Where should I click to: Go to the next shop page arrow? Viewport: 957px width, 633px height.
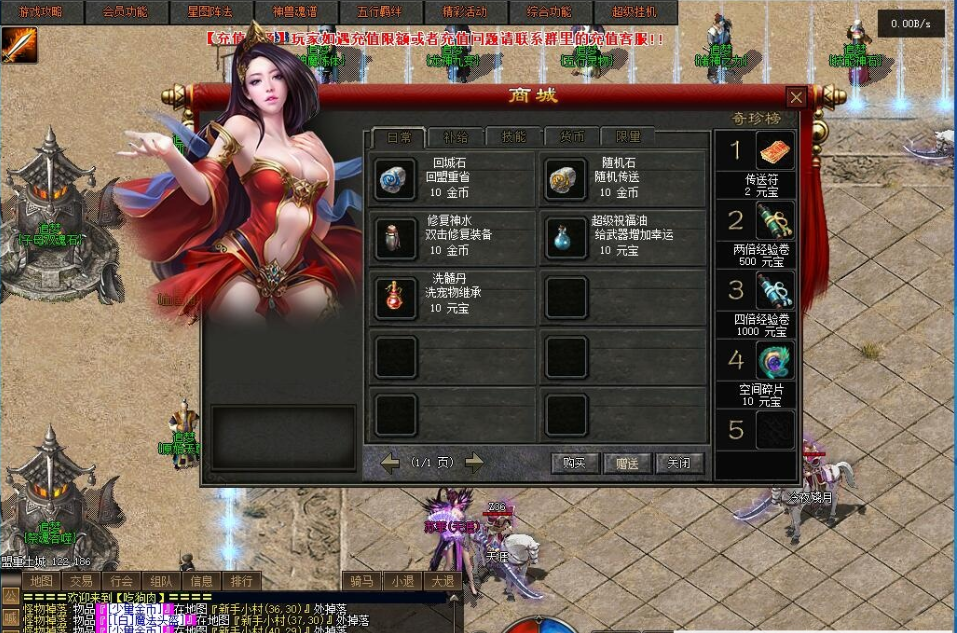click(x=474, y=462)
